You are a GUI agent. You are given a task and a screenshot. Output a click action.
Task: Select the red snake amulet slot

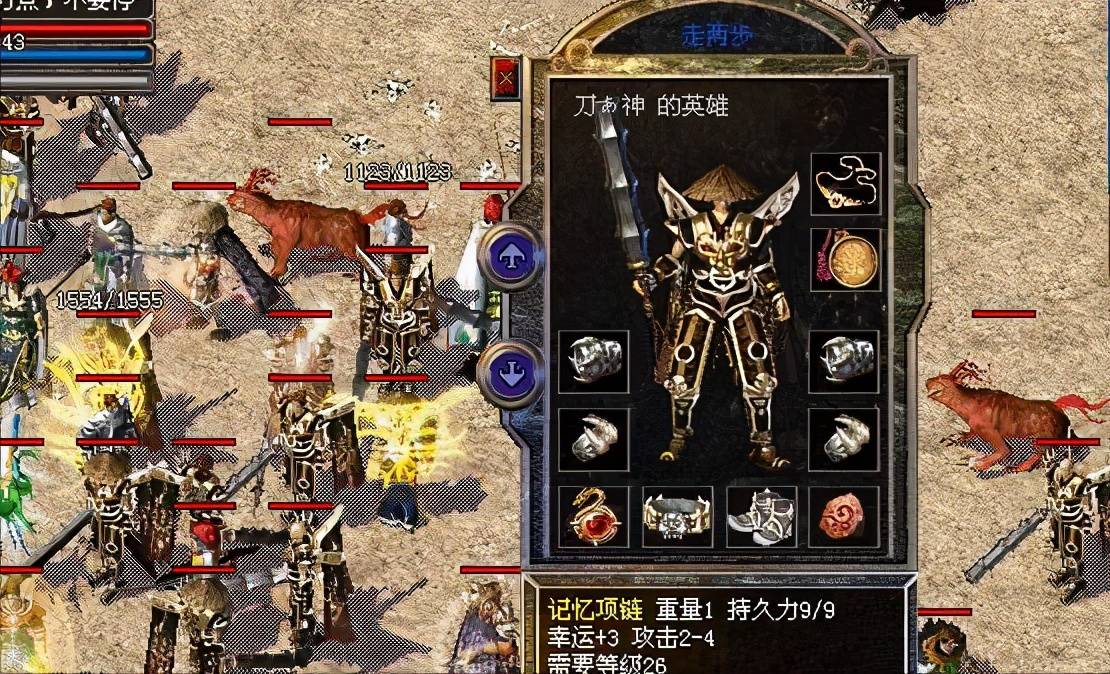point(593,516)
